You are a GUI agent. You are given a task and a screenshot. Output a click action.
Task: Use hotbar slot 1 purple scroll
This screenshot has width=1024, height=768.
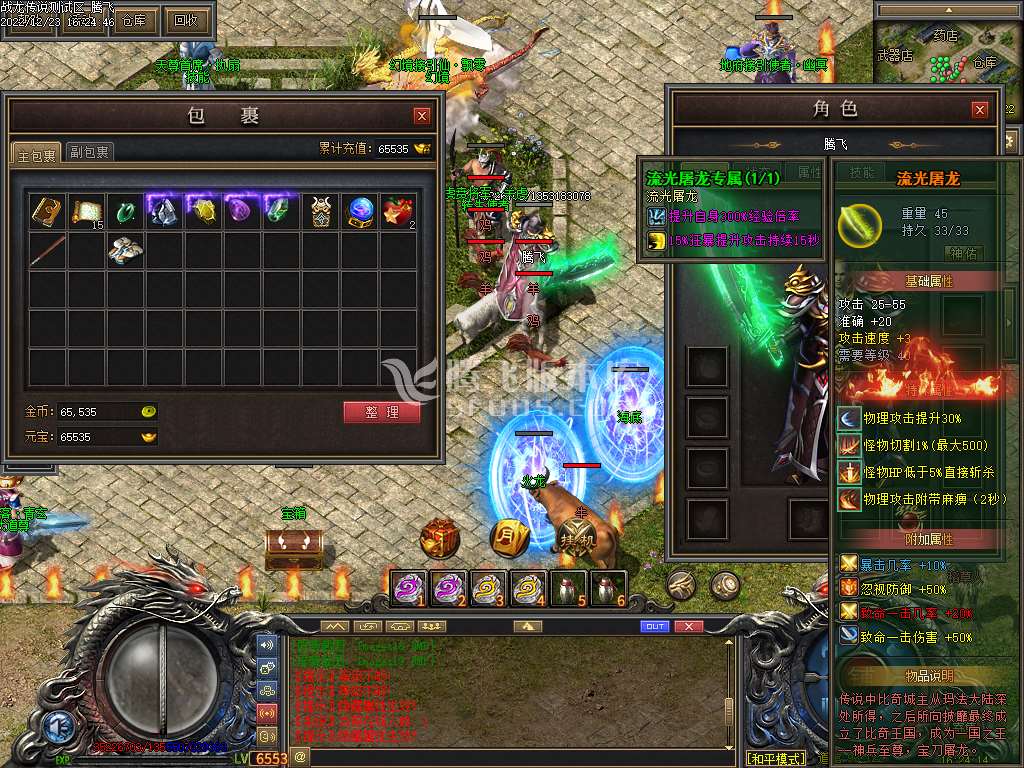click(408, 588)
